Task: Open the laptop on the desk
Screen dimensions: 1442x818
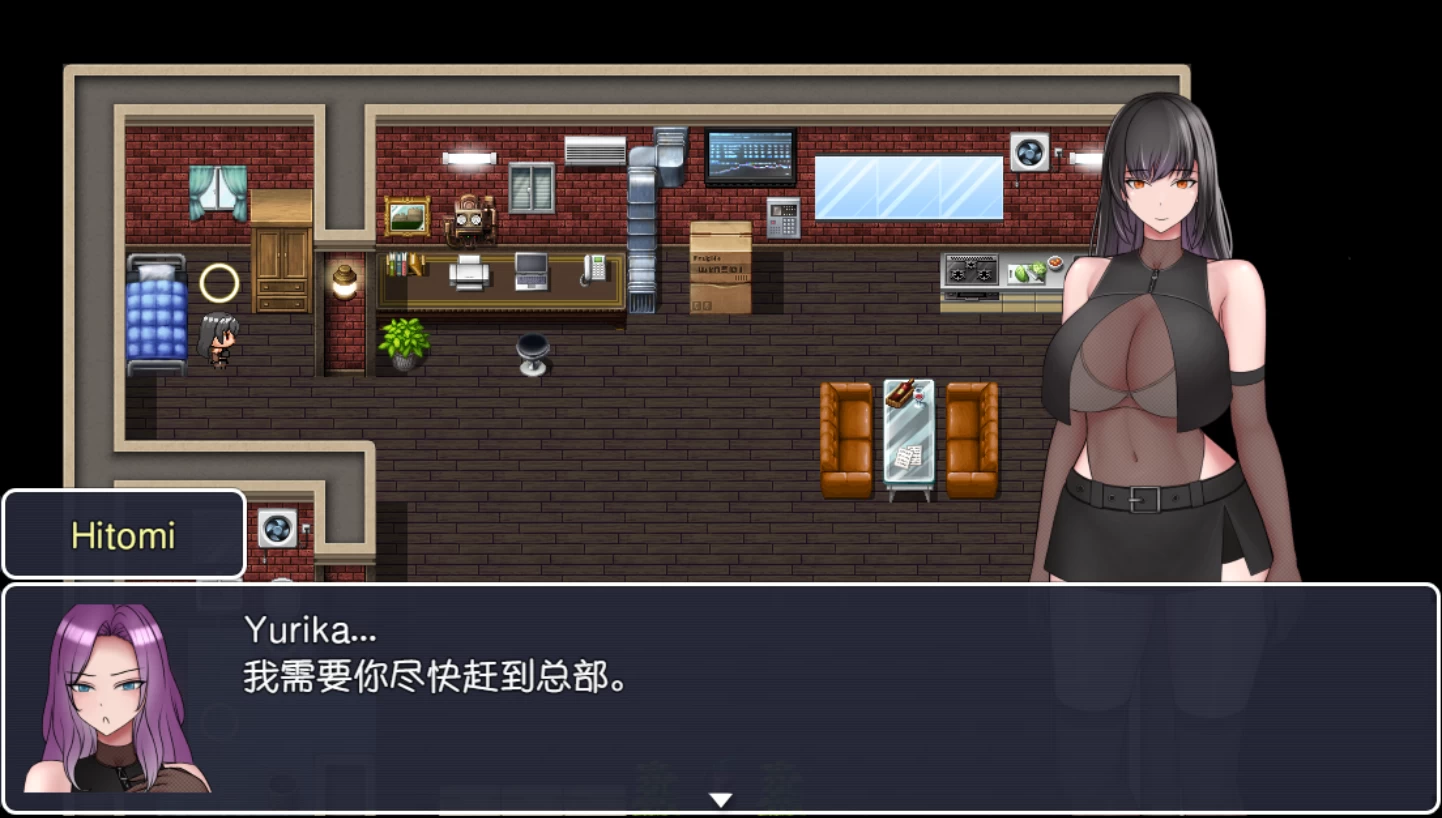Action: pos(529,270)
